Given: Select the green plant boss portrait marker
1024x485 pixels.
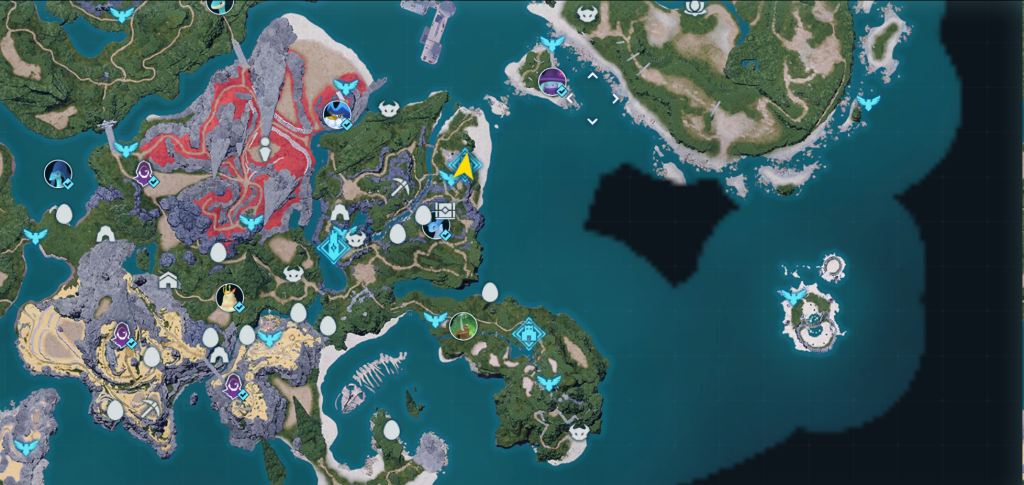Looking at the screenshot, I should (461, 325).
